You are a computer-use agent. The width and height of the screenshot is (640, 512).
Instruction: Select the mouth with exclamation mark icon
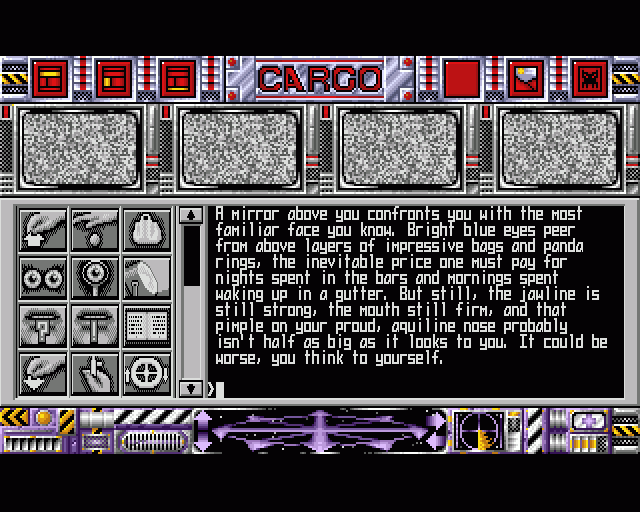pos(95,326)
